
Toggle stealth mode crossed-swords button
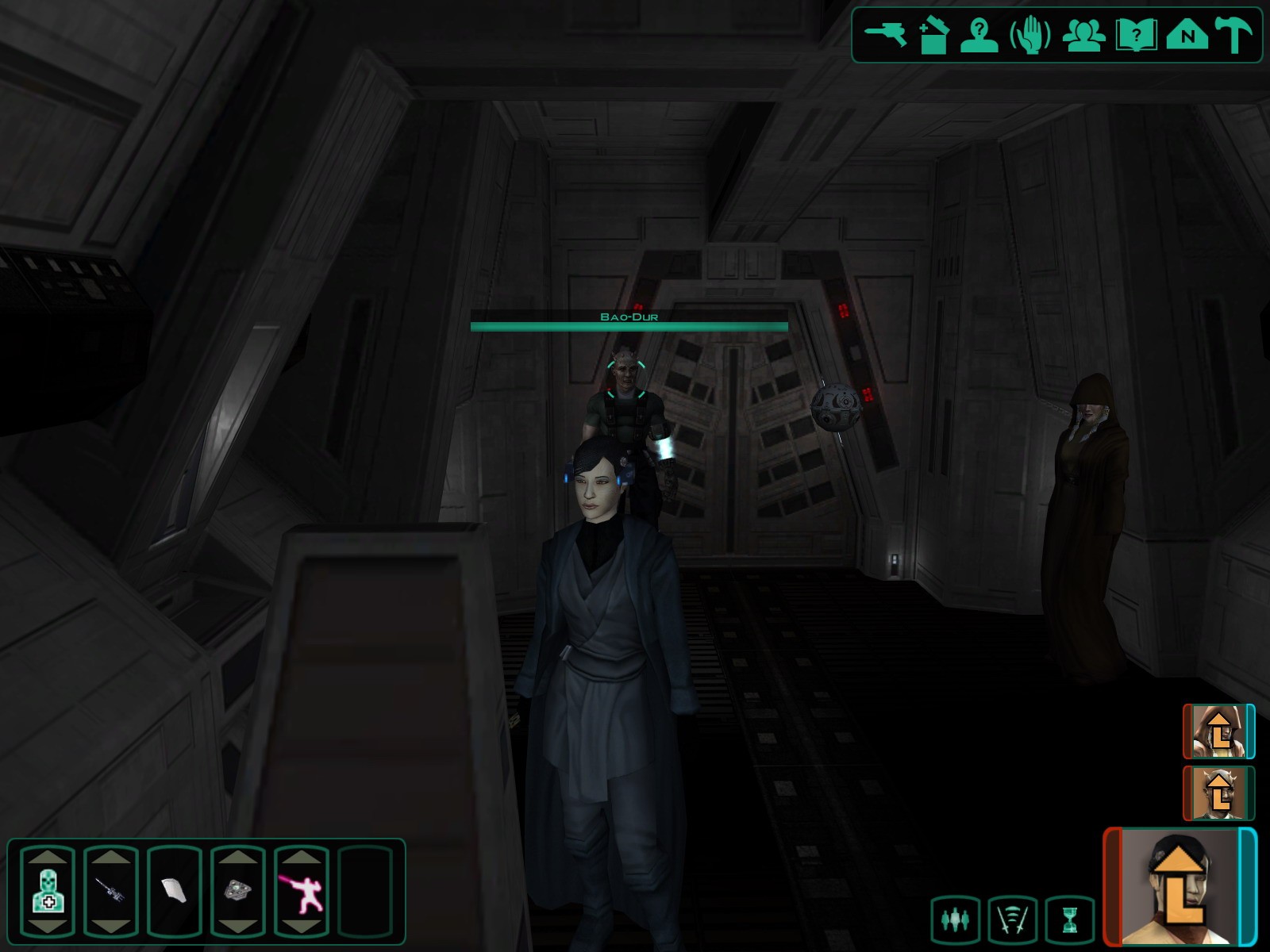[x=1012, y=919]
